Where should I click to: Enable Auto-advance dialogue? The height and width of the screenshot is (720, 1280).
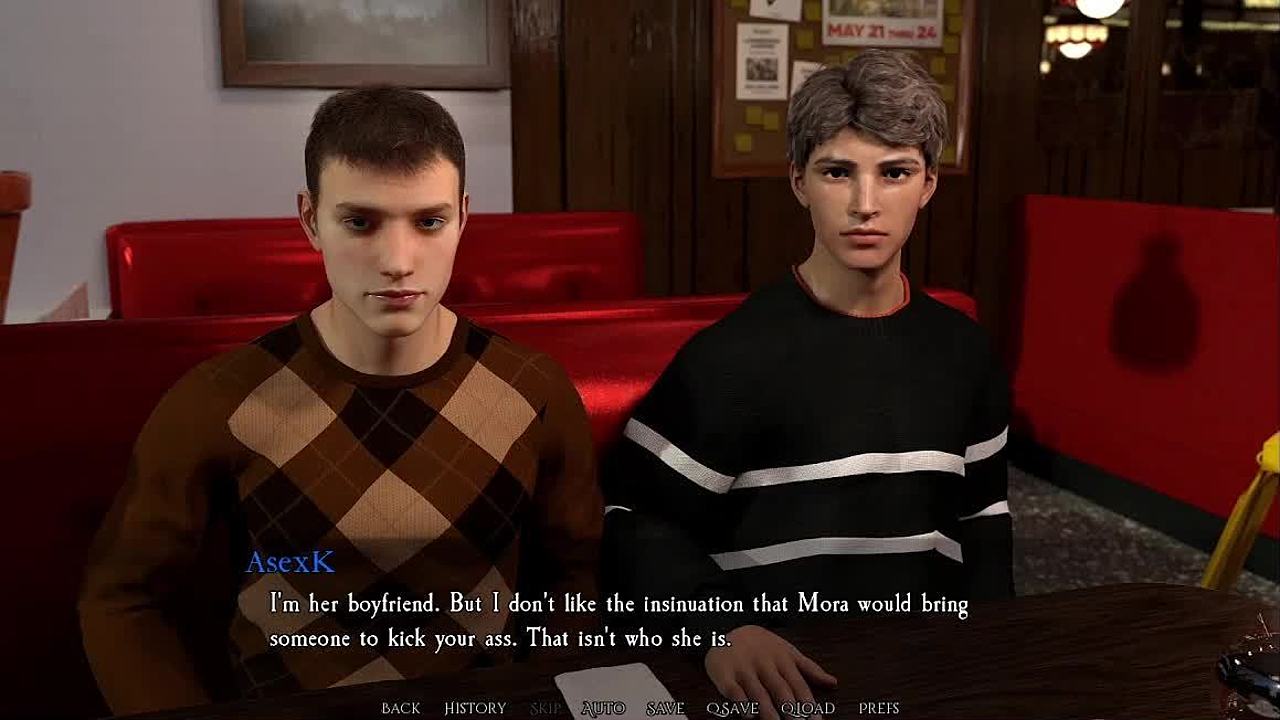603,708
